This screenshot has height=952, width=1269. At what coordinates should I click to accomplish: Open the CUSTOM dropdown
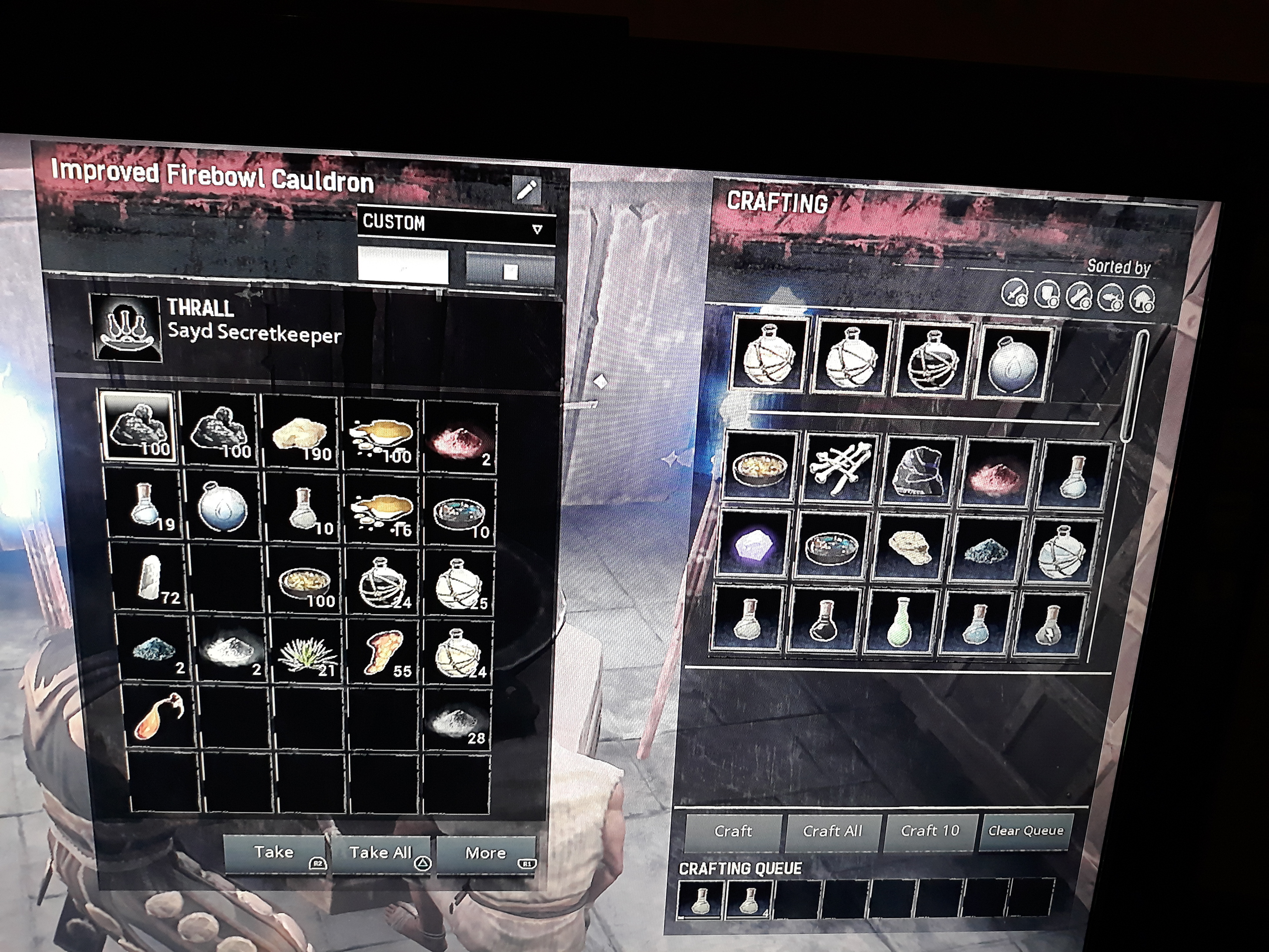[x=457, y=225]
